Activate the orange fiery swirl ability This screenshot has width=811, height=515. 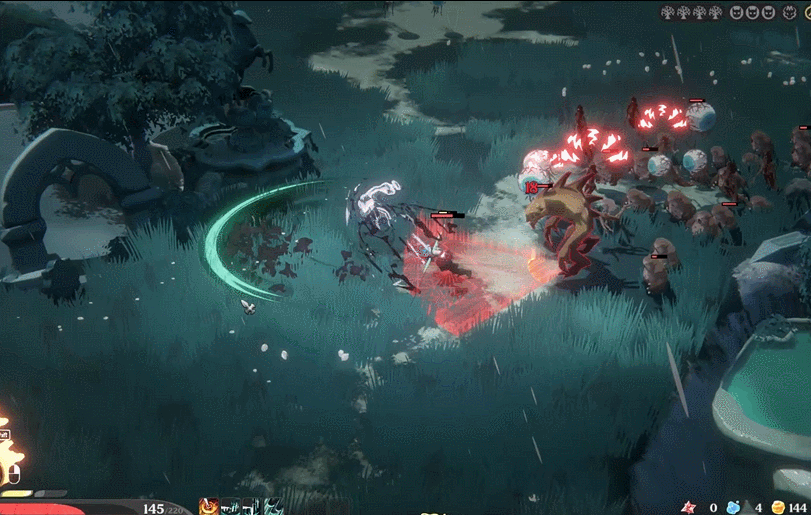pyautogui.click(x=209, y=507)
